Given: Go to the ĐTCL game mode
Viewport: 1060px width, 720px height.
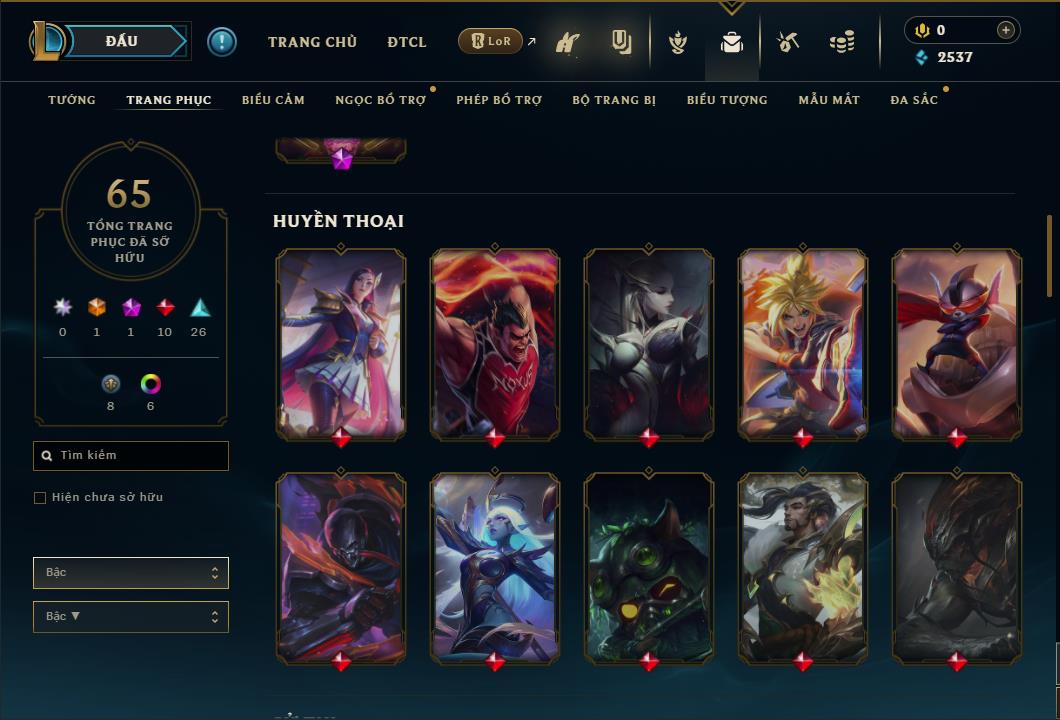Looking at the screenshot, I should tap(407, 42).
